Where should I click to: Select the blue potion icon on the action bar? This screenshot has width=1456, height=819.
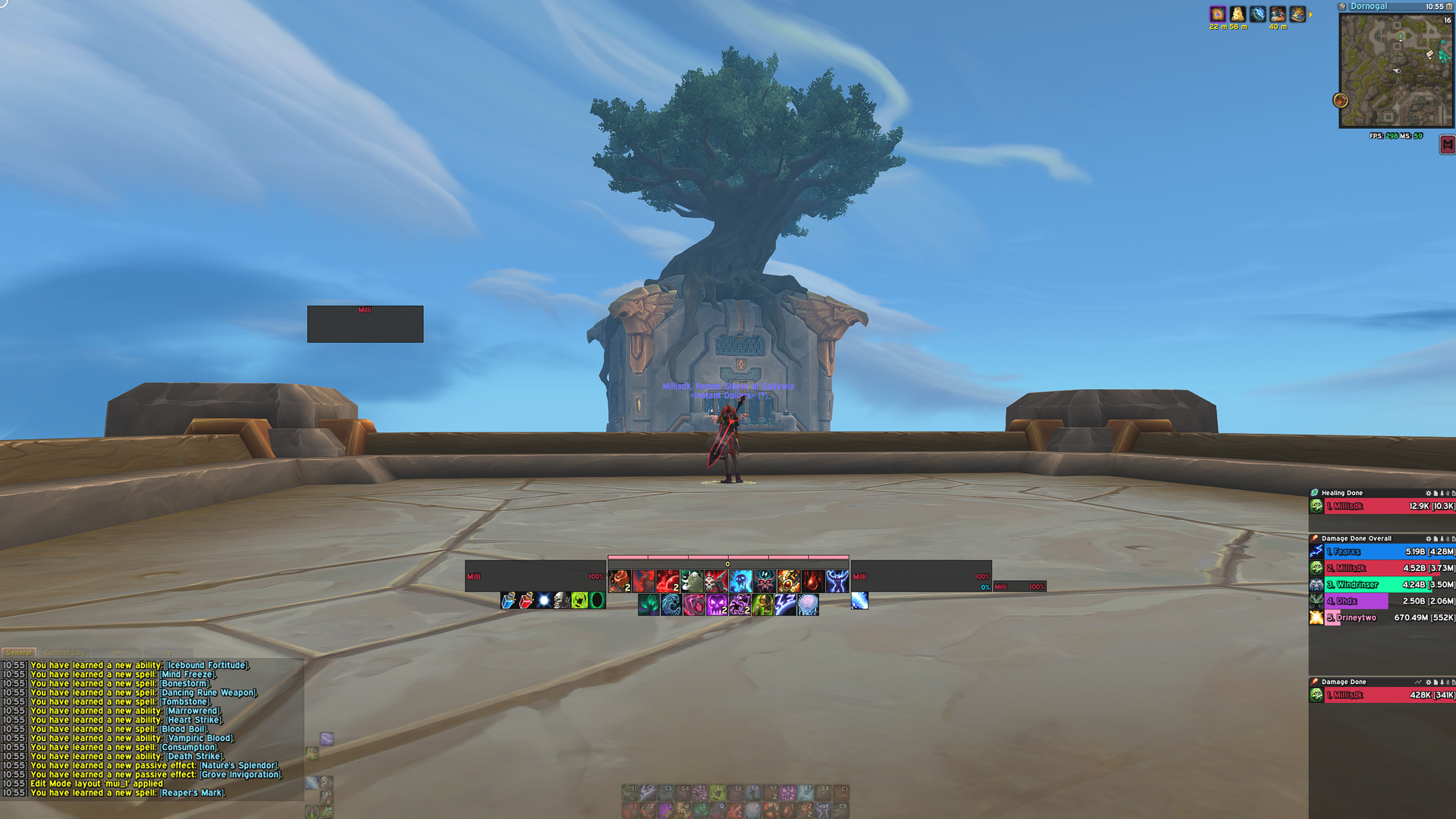509,601
